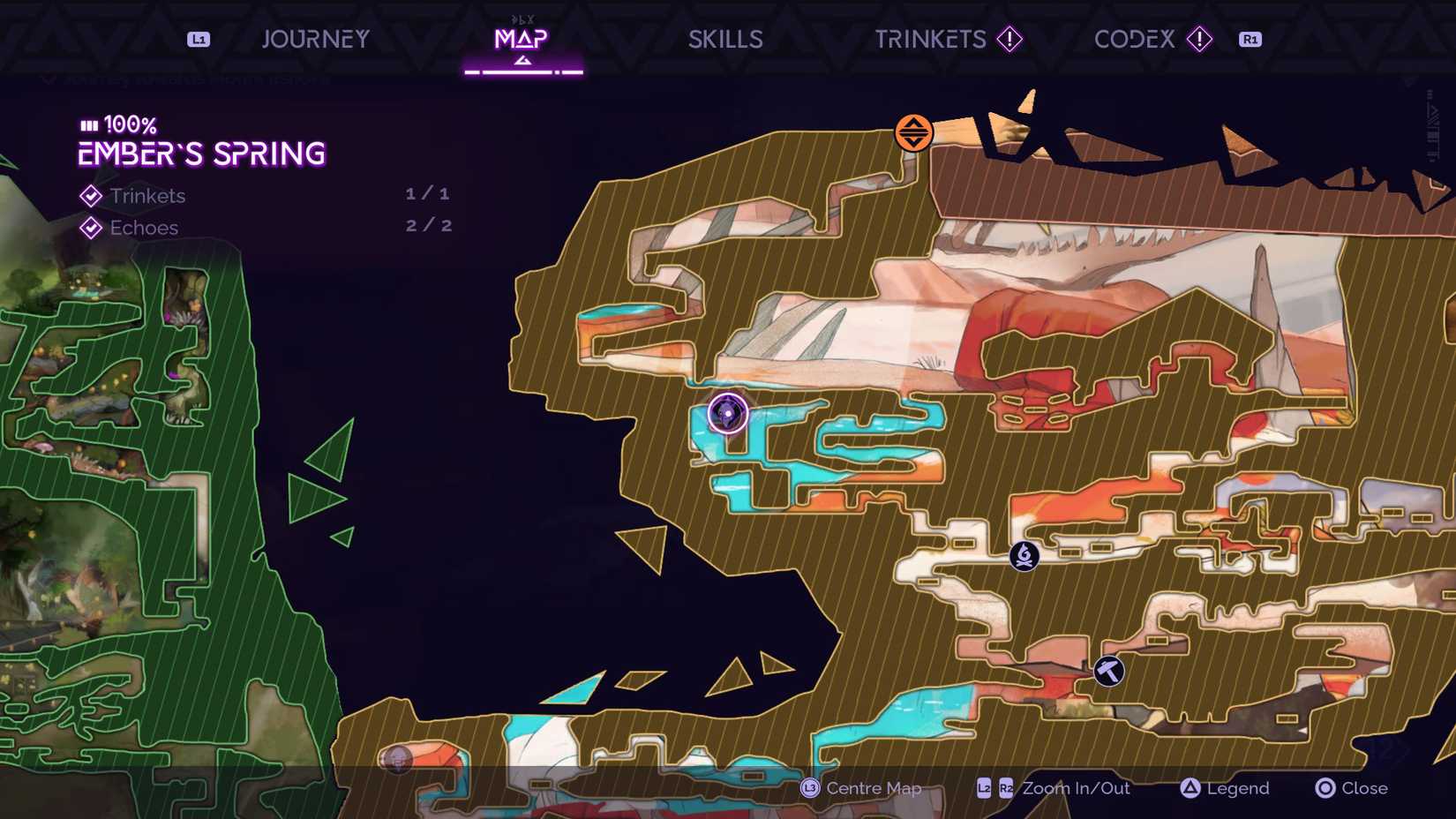Switch to the JOURNEY tab
Viewport: 1456px width, 819px height.
point(315,39)
